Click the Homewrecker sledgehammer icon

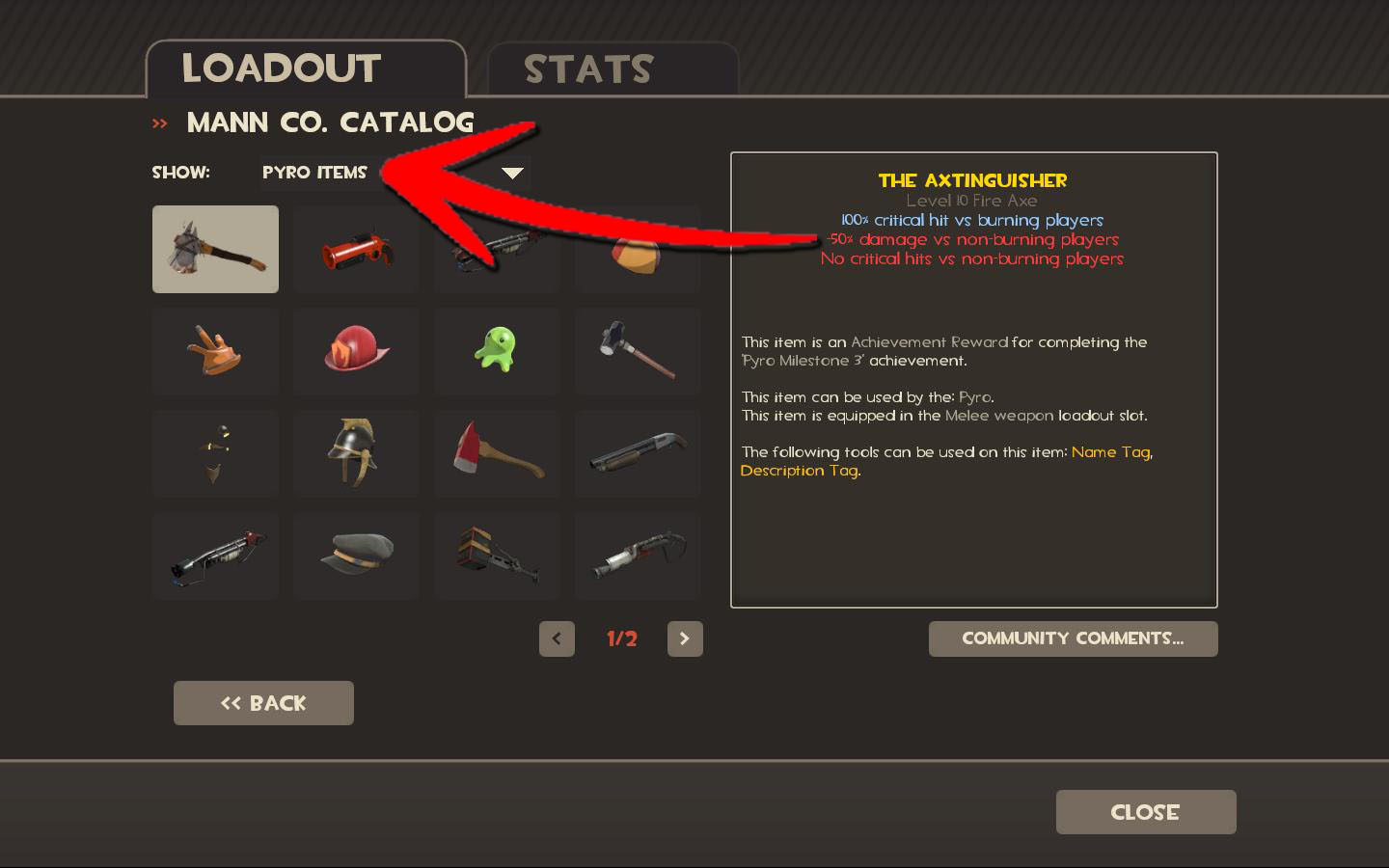[x=638, y=351]
